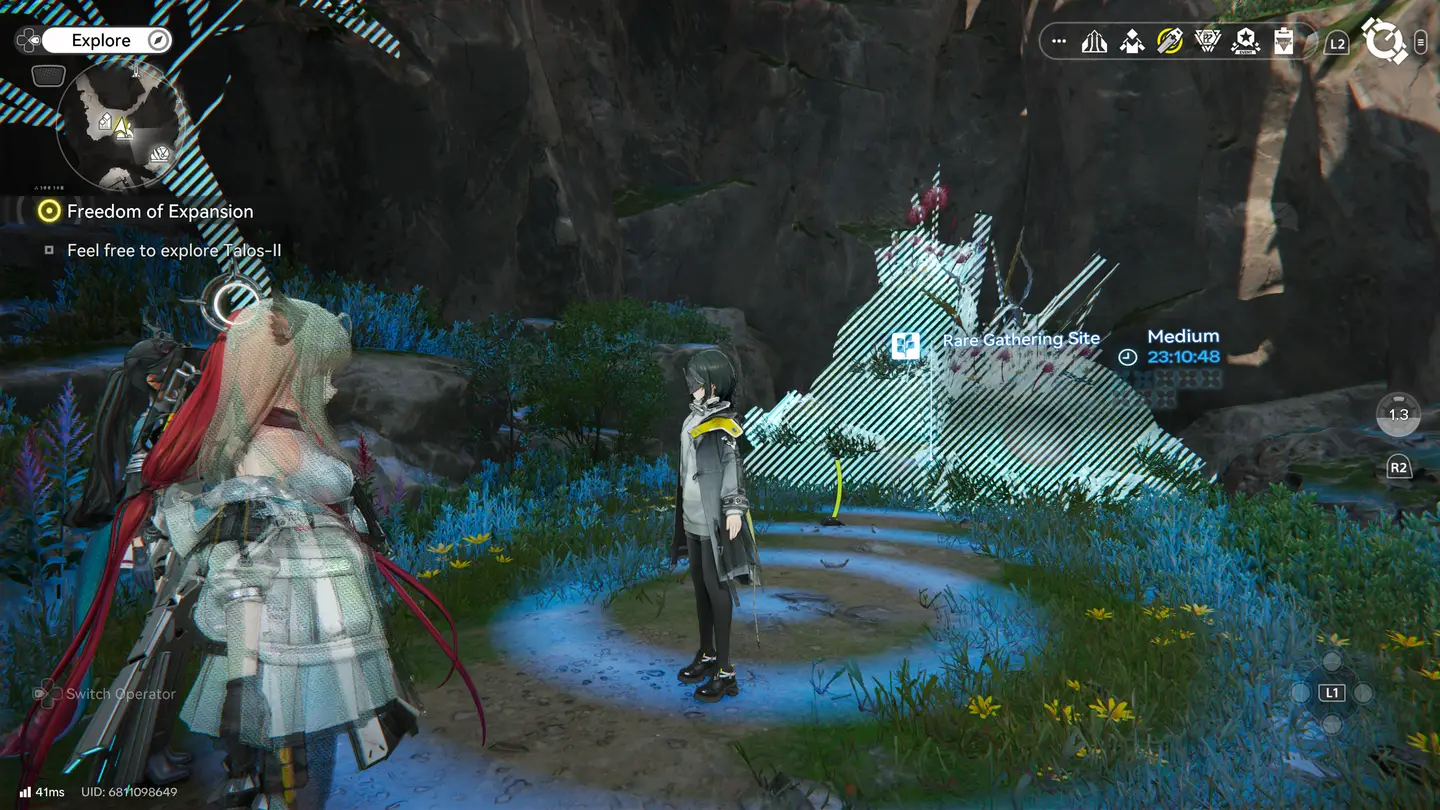Screen dimensions: 1440x810
Task: Open the supply package icon in top toolbar
Action: click(x=1132, y=42)
